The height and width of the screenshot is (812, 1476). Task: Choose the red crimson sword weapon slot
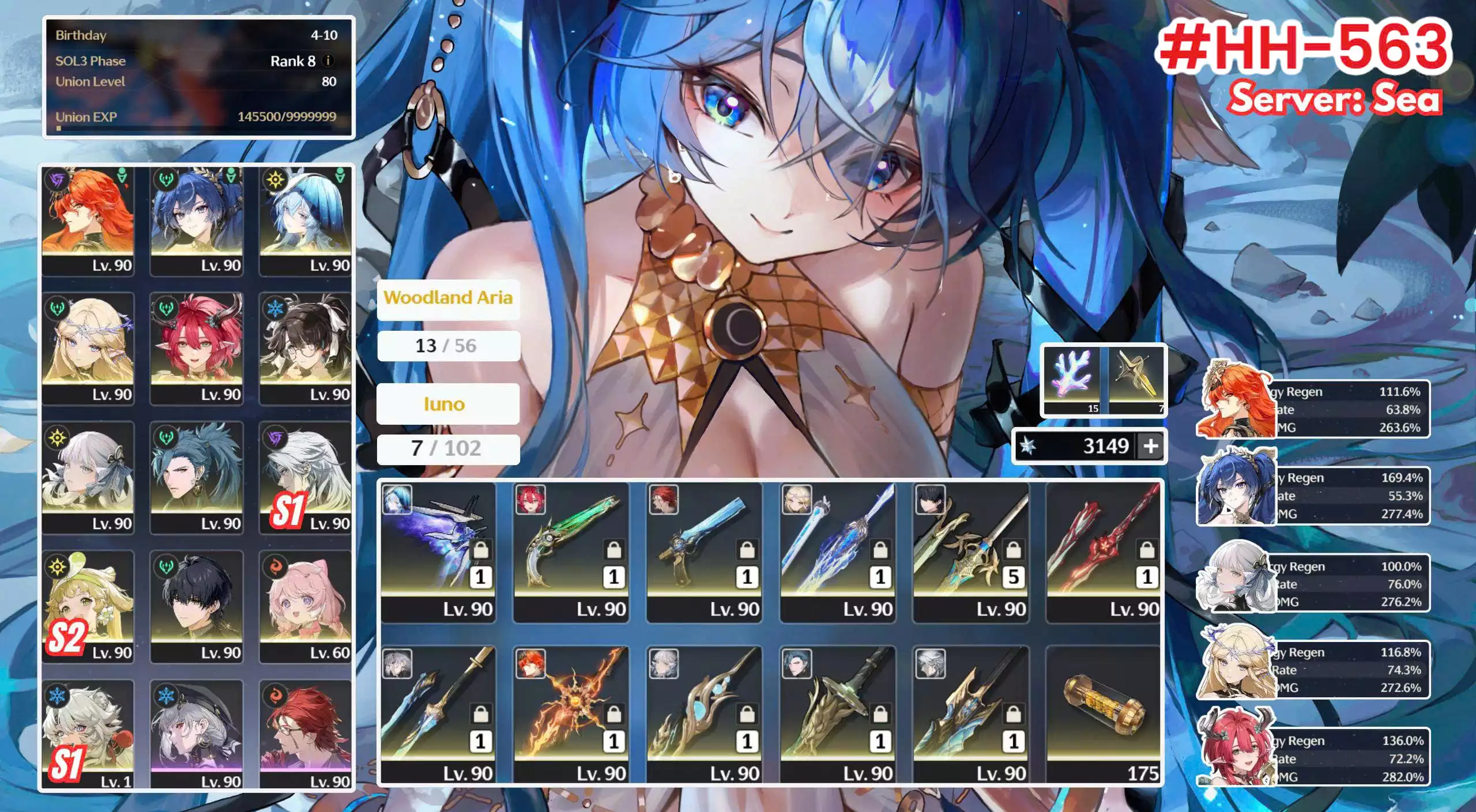click(1104, 552)
